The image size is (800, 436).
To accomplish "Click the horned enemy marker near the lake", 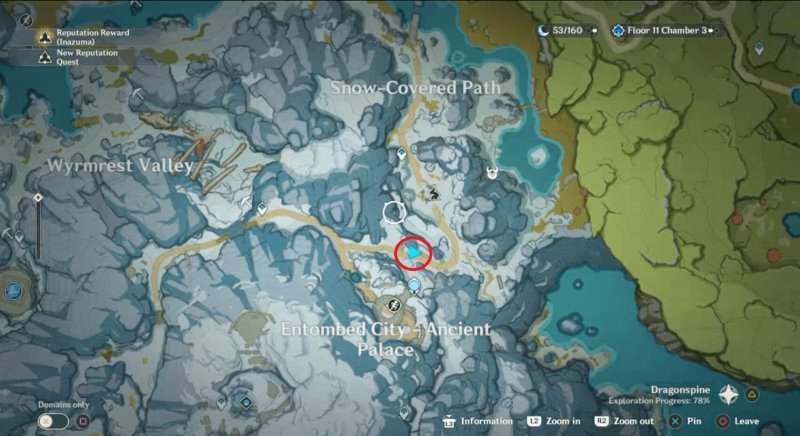I will (x=491, y=173).
